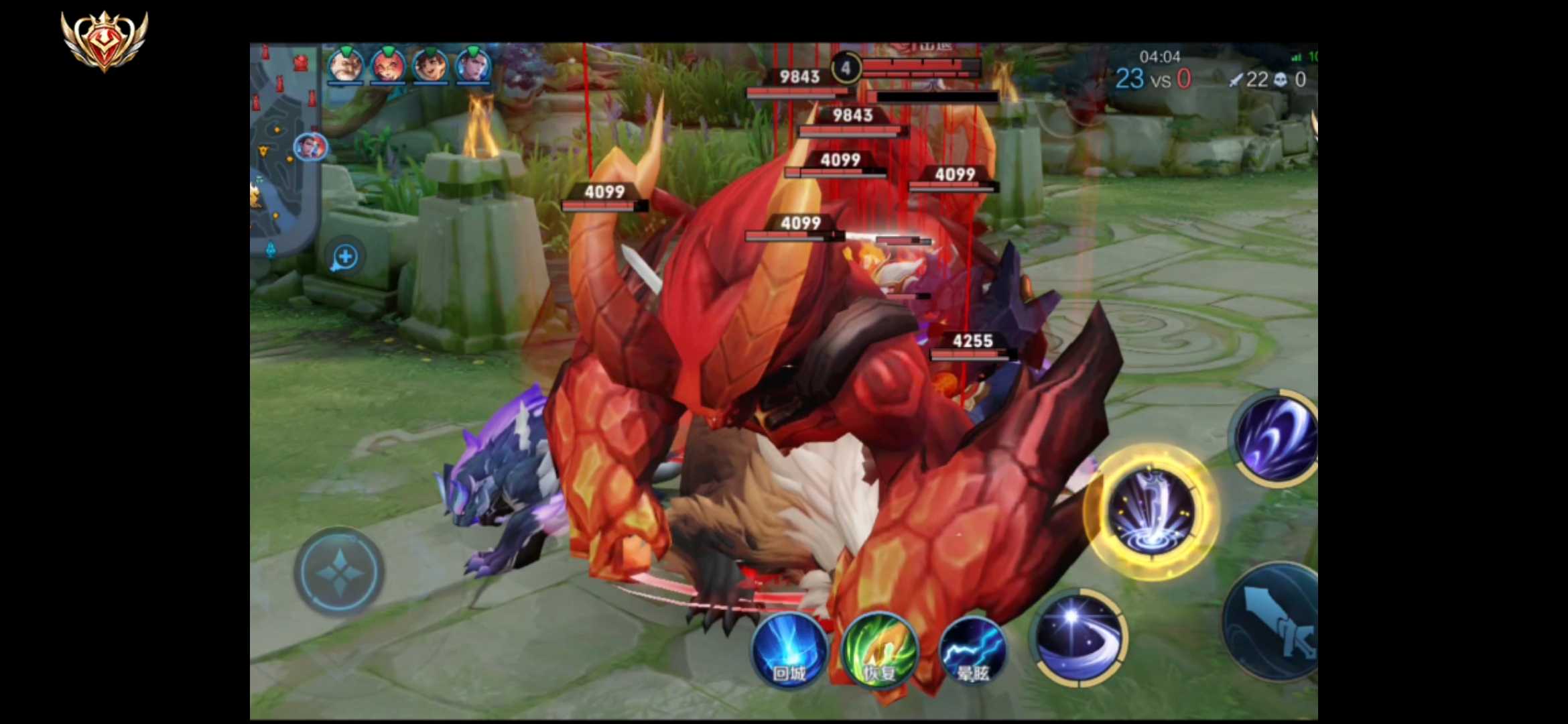Select the white-bearded teammate portrait
The height and width of the screenshot is (724, 1568).
tap(345, 66)
